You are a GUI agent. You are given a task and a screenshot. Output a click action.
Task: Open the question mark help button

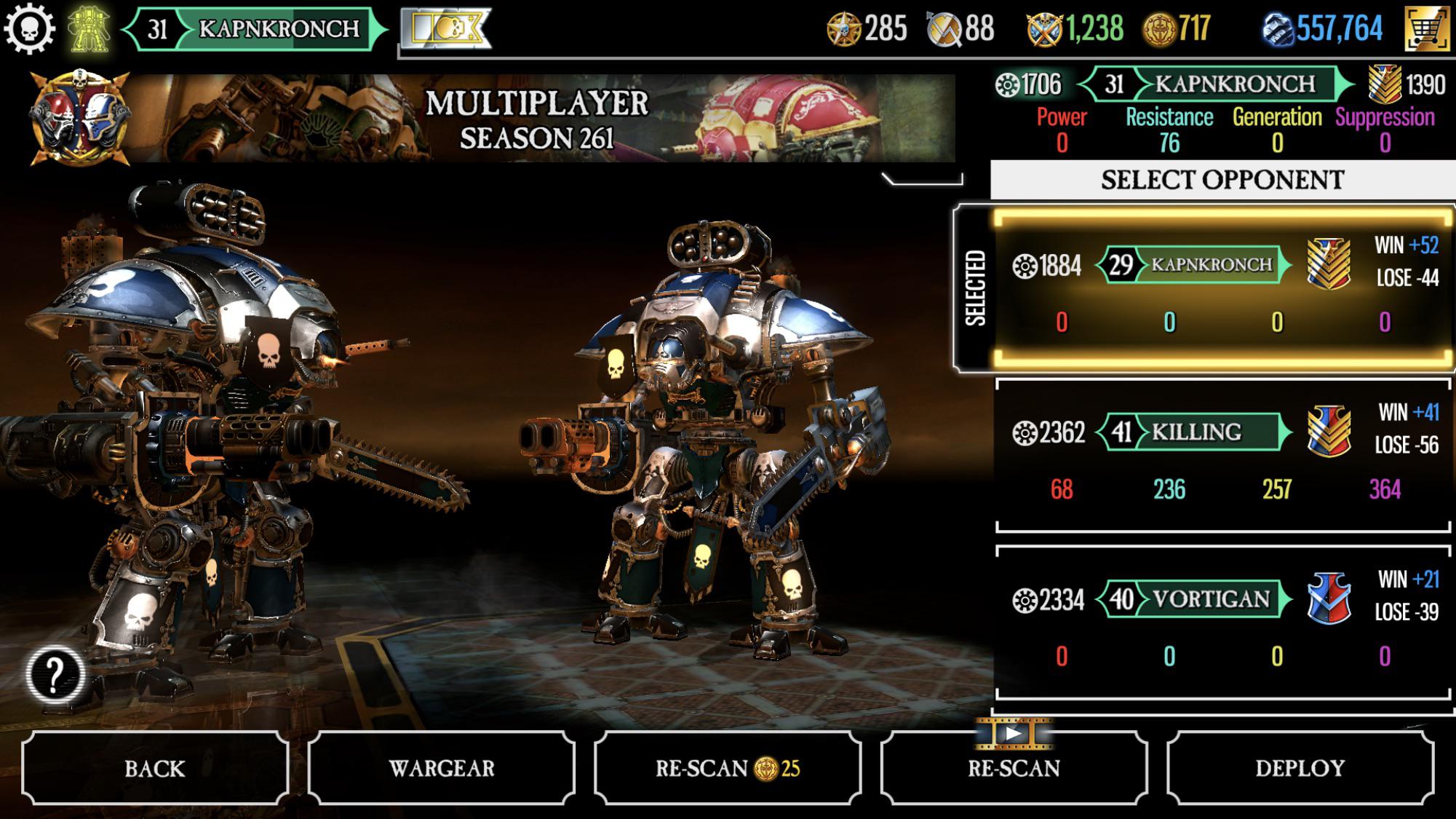55,675
